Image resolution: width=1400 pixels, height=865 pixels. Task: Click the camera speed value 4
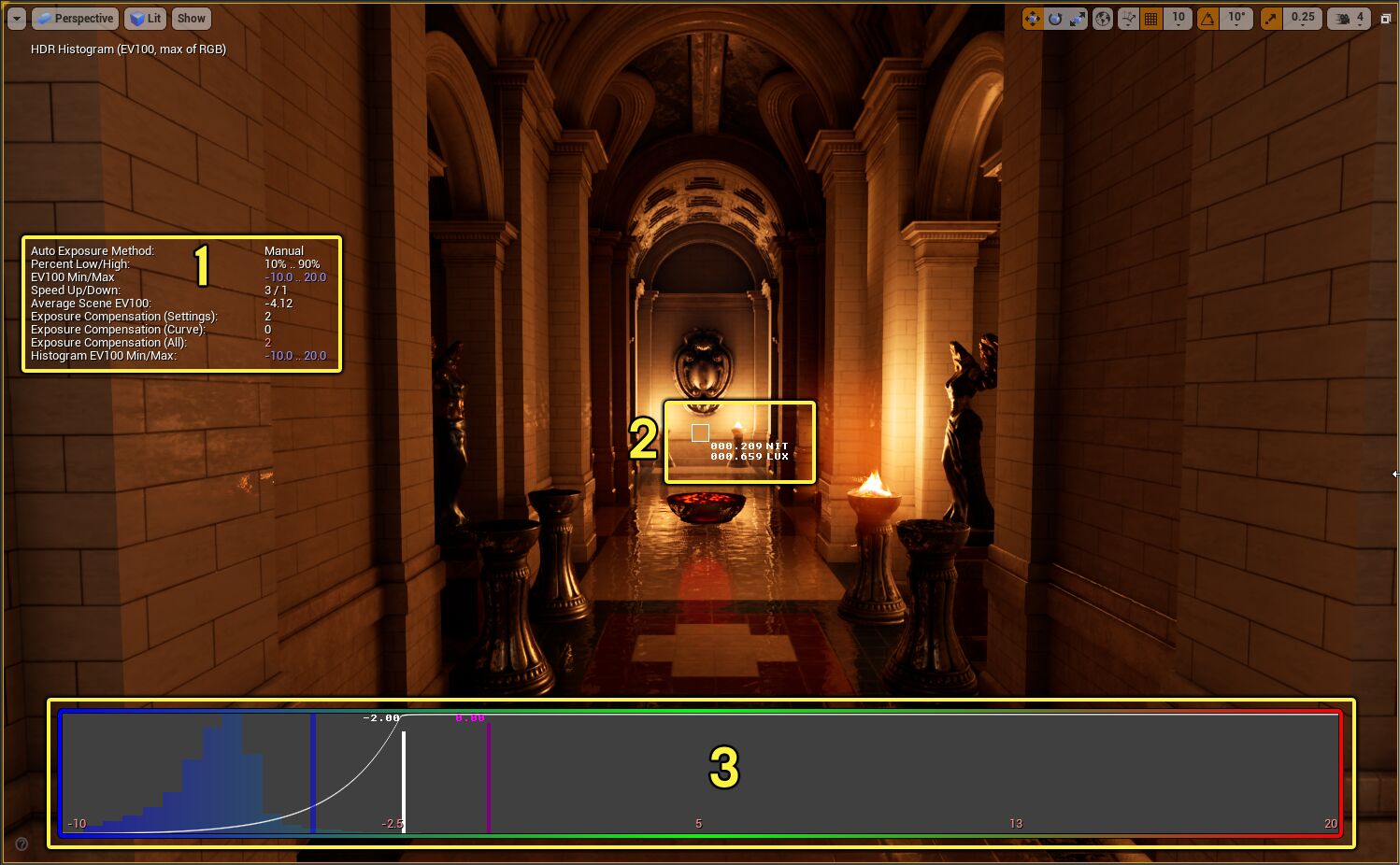point(1361,18)
